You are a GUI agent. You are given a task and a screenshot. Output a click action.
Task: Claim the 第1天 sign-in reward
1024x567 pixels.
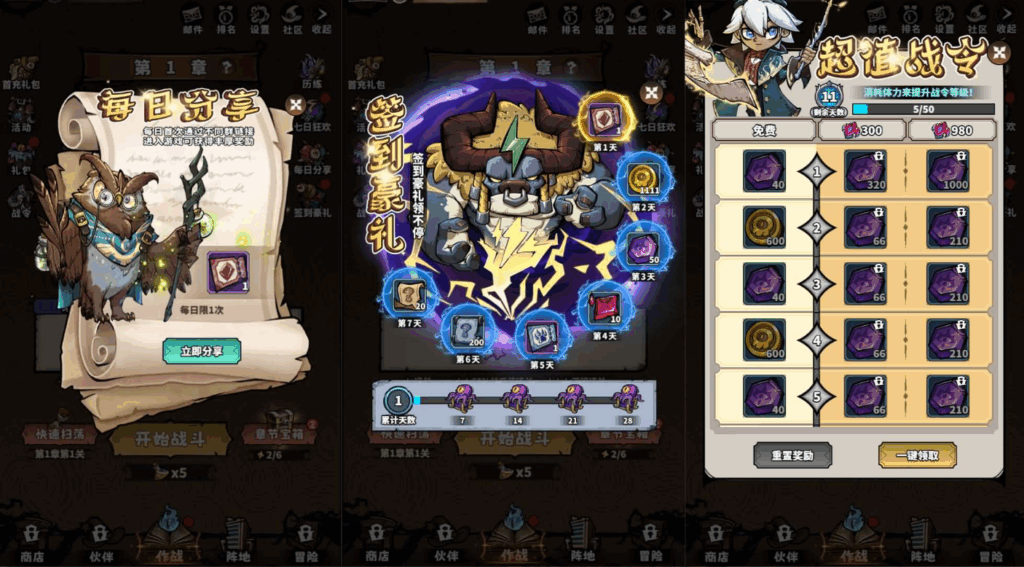tap(605, 119)
